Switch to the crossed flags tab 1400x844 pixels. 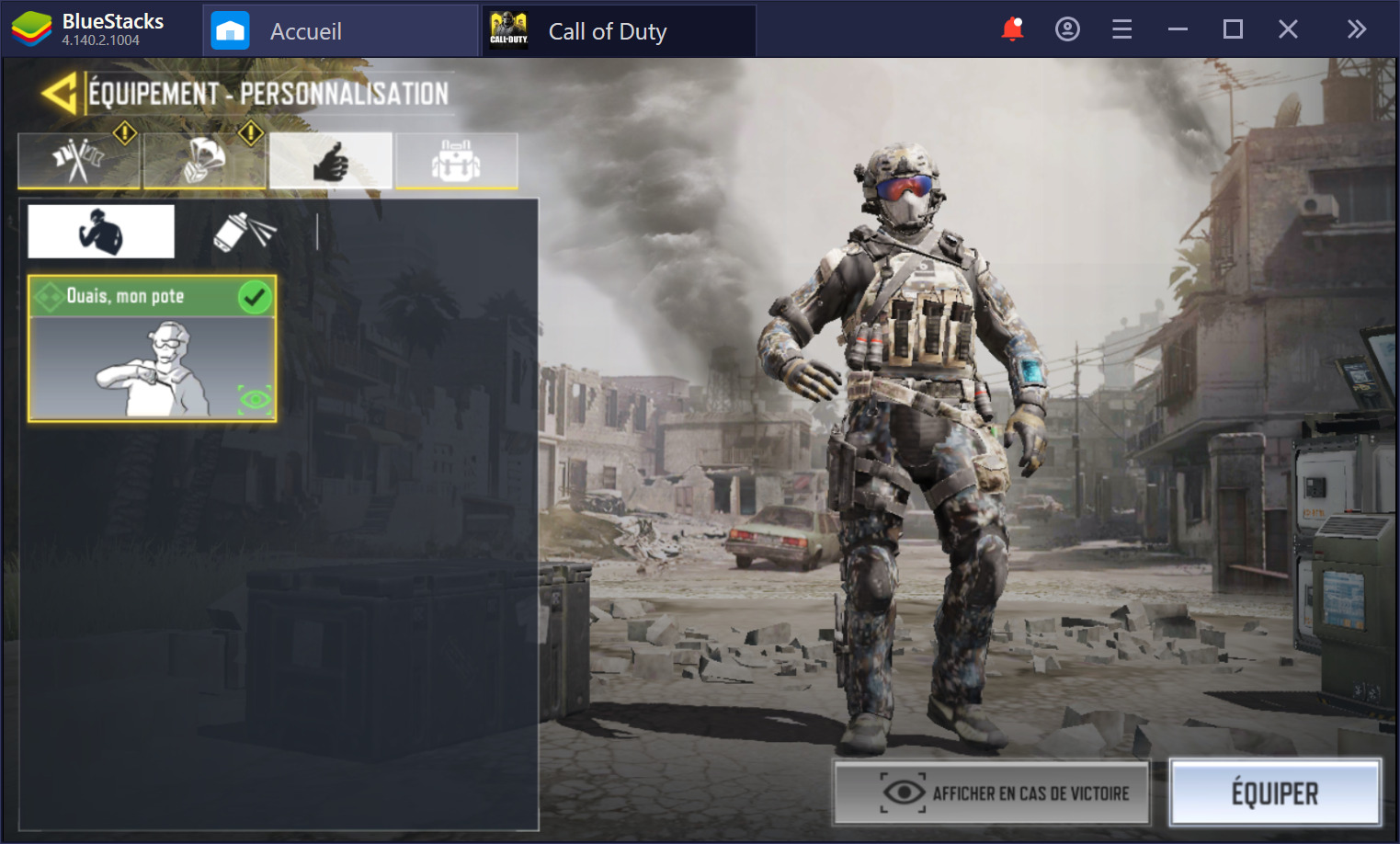point(78,162)
